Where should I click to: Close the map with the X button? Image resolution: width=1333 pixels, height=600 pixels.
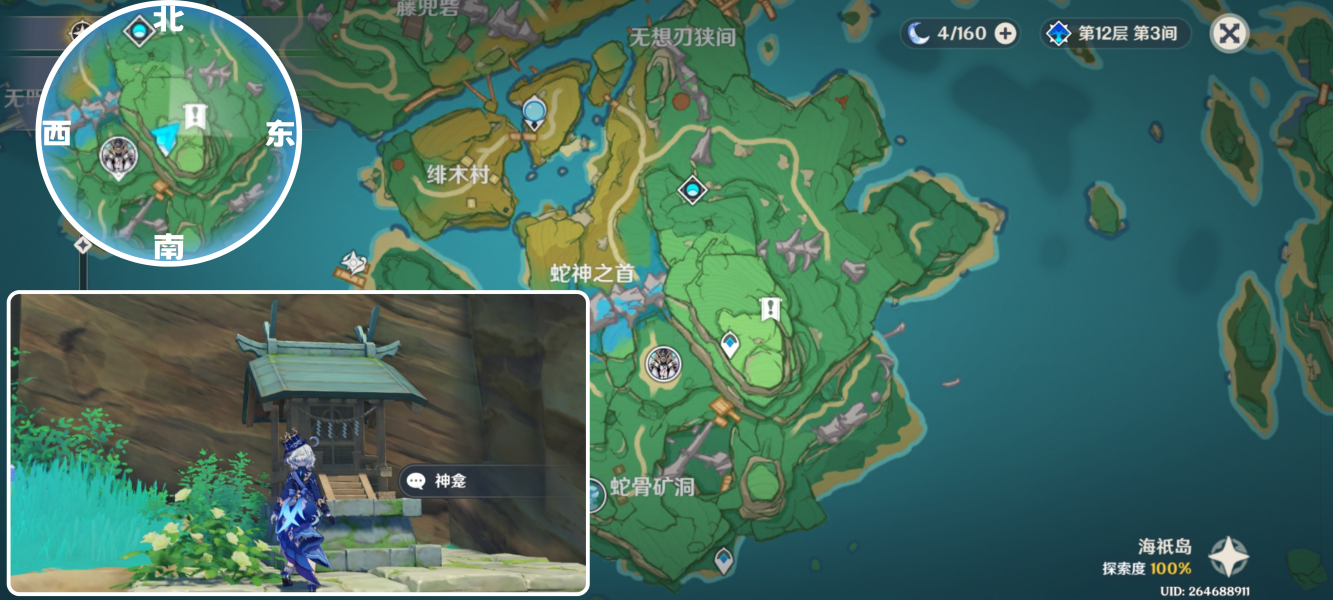[1229, 34]
